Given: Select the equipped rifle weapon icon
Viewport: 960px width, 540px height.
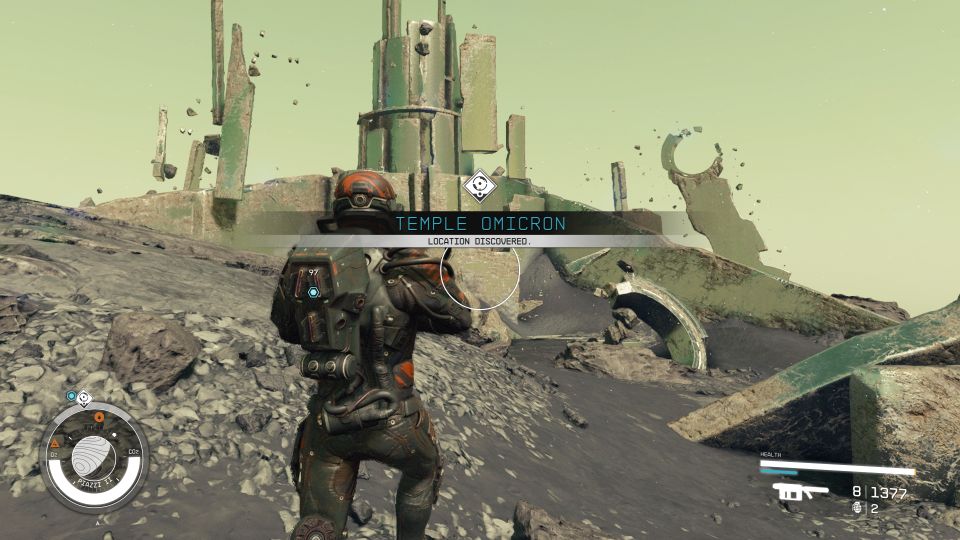Looking at the screenshot, I should pos(800,491).
